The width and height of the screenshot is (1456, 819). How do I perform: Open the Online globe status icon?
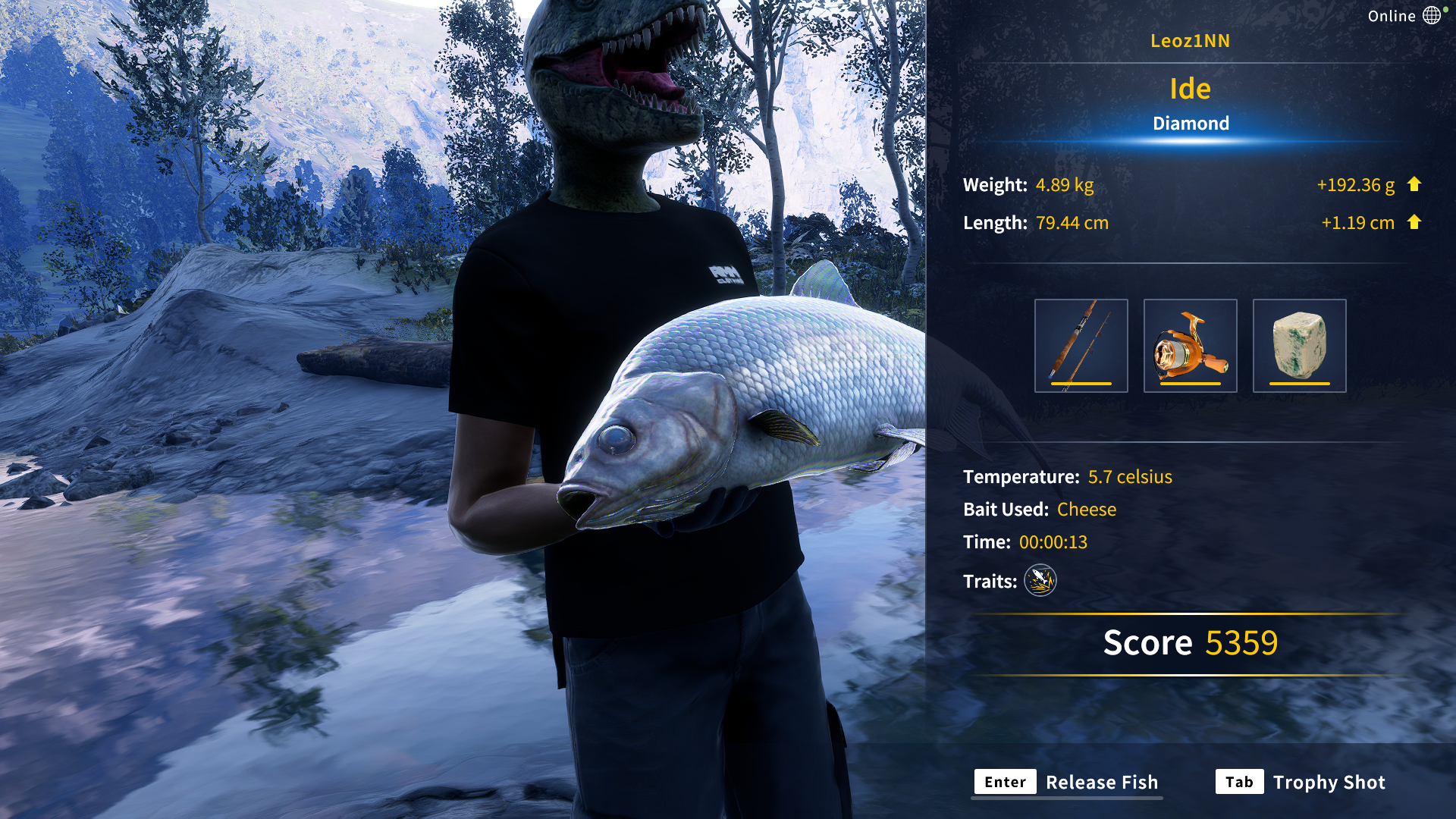click(x=1431, y=16)
